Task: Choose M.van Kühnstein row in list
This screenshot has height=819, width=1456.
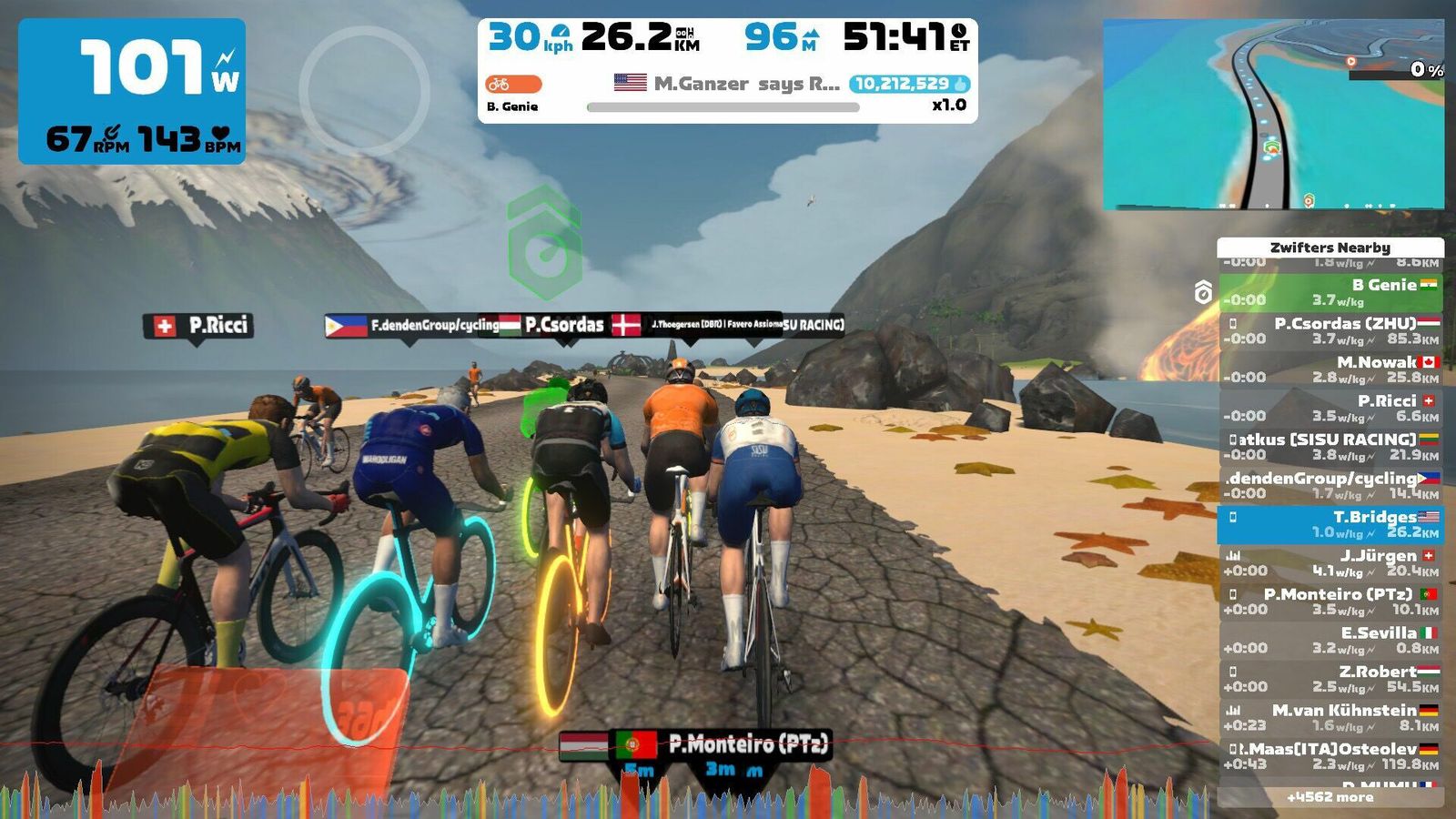Action: pos(1330,718)
